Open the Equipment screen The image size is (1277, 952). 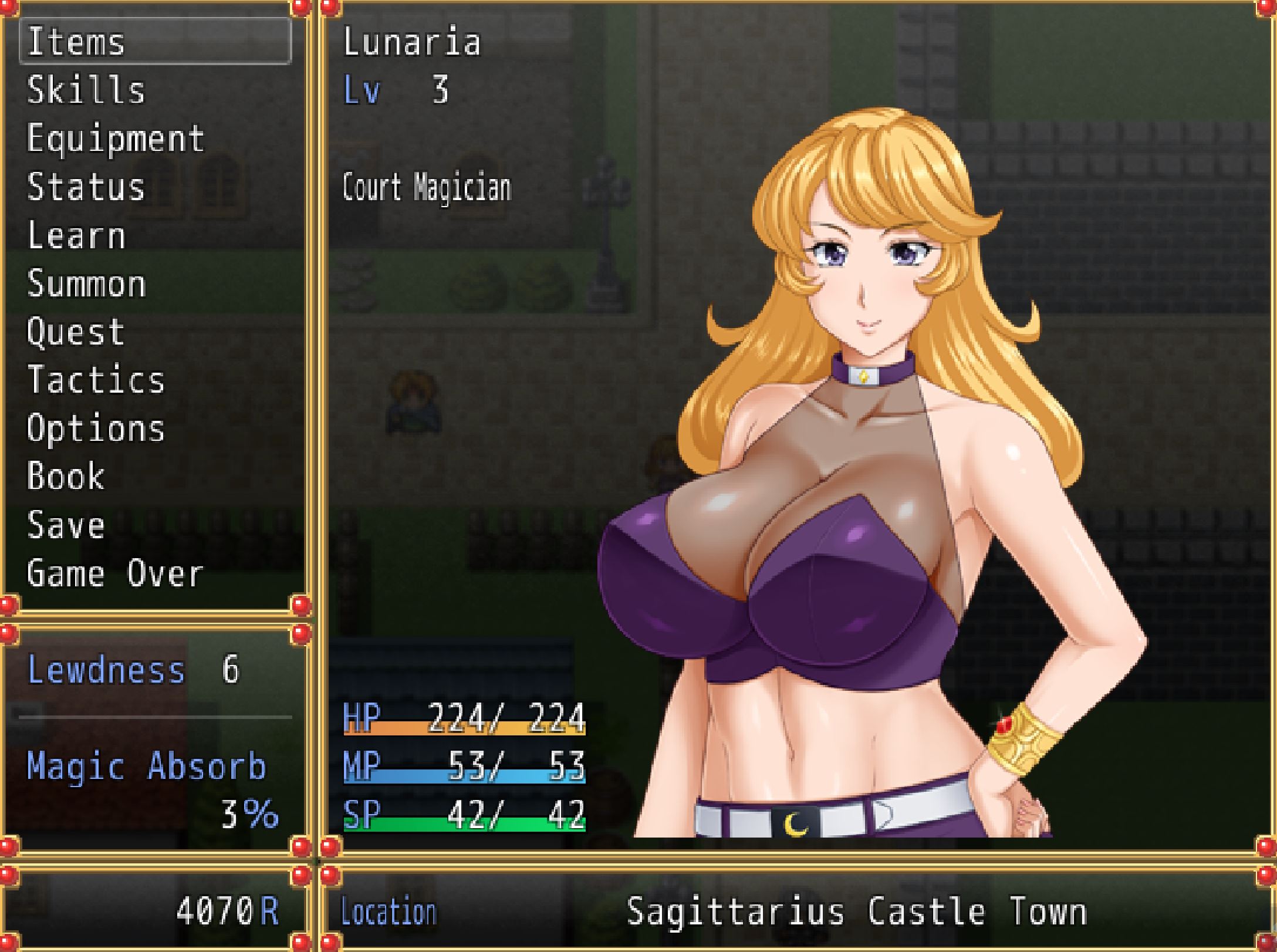point(116,139)
